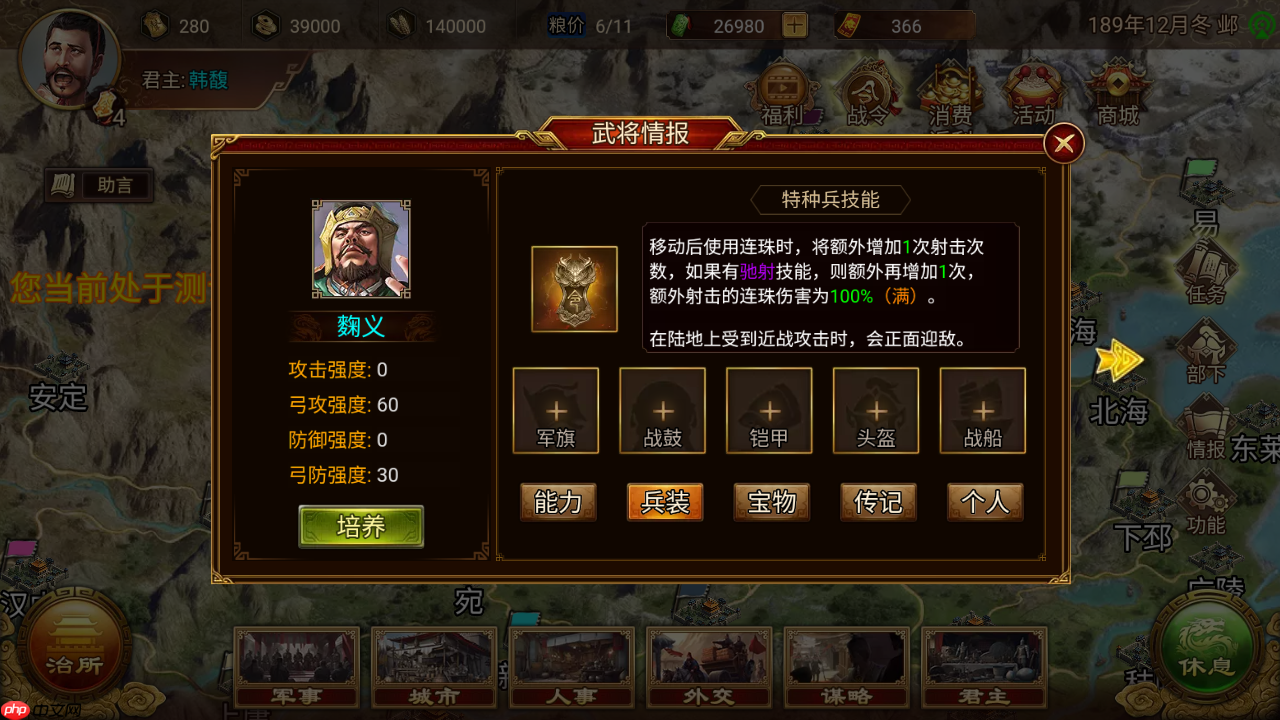Open the 任务 quest icon on the map
Screen dimensions: 1280x720
[1203, 268]
